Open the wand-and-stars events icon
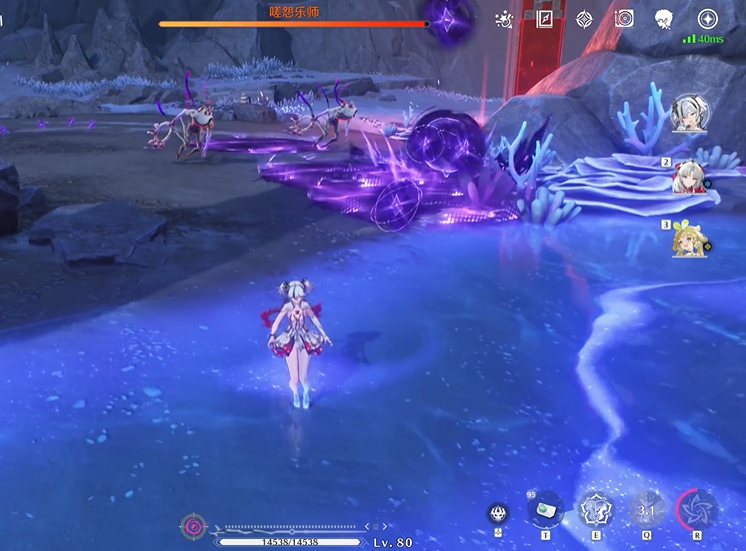 click(505, 19)
